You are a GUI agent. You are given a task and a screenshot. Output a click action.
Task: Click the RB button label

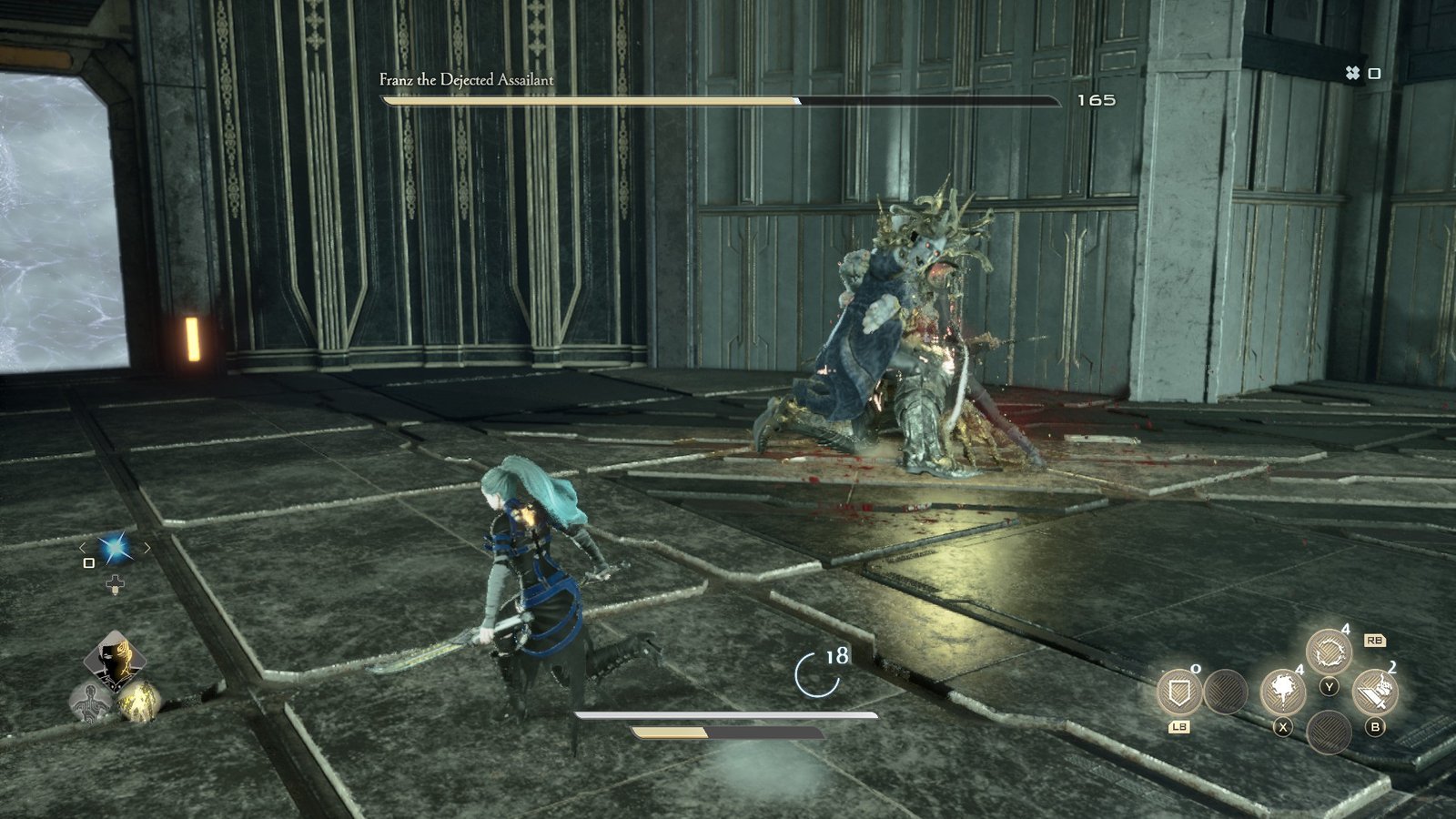tap(1376, 642)
